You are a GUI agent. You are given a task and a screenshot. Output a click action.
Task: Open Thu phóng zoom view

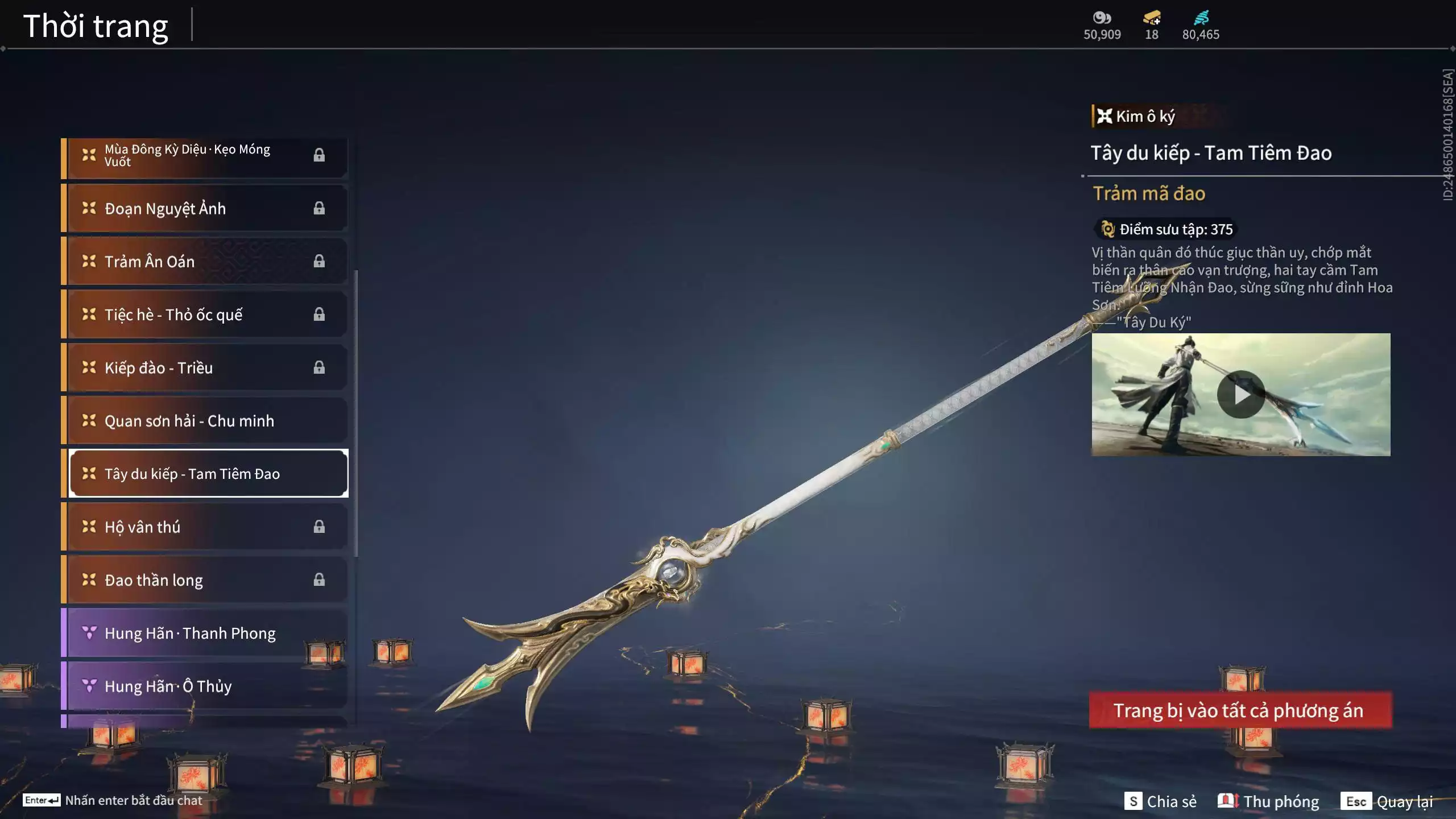1268,801
